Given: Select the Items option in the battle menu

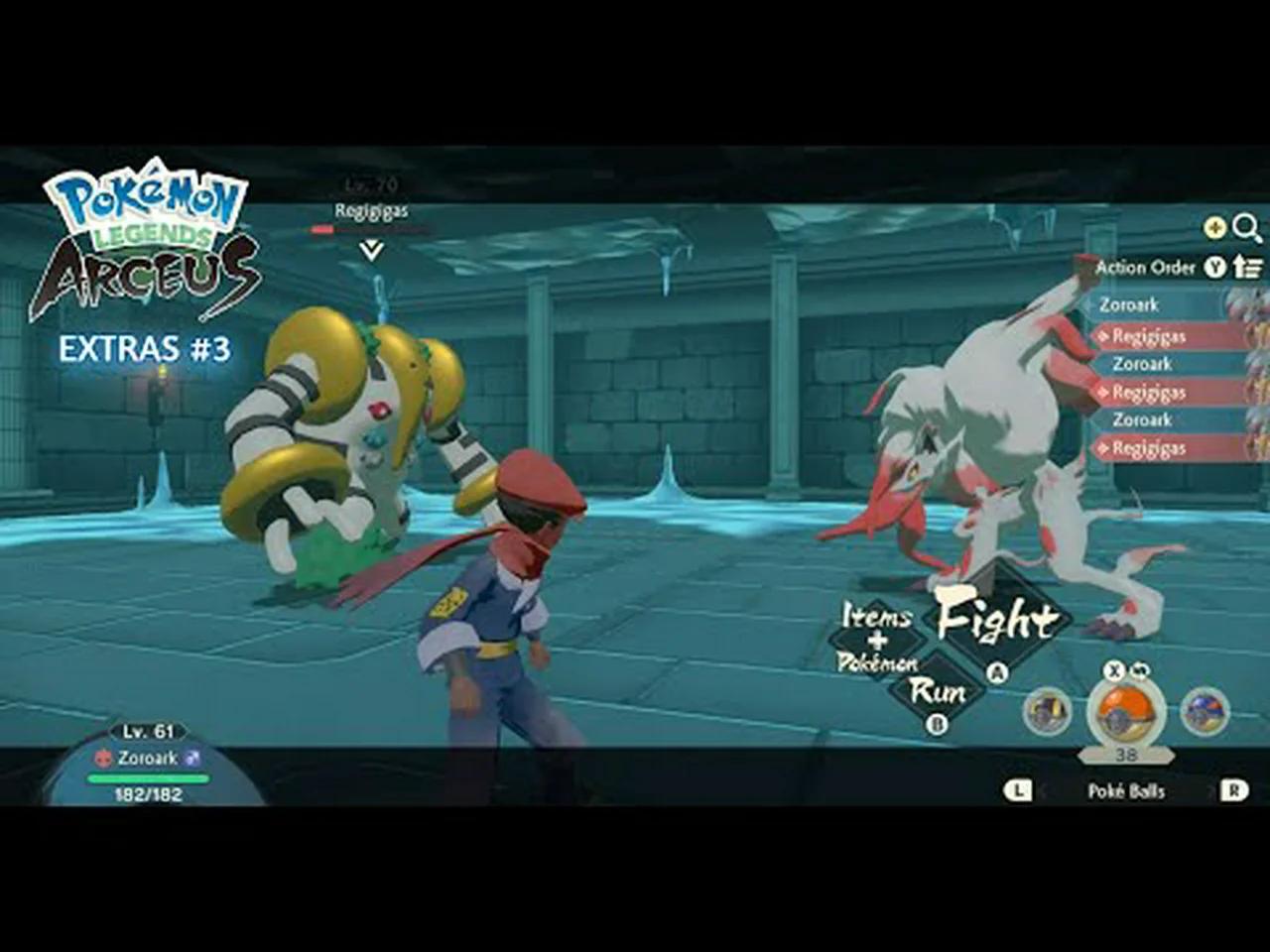Looking at the screenshot, I should tap(877, 615).
